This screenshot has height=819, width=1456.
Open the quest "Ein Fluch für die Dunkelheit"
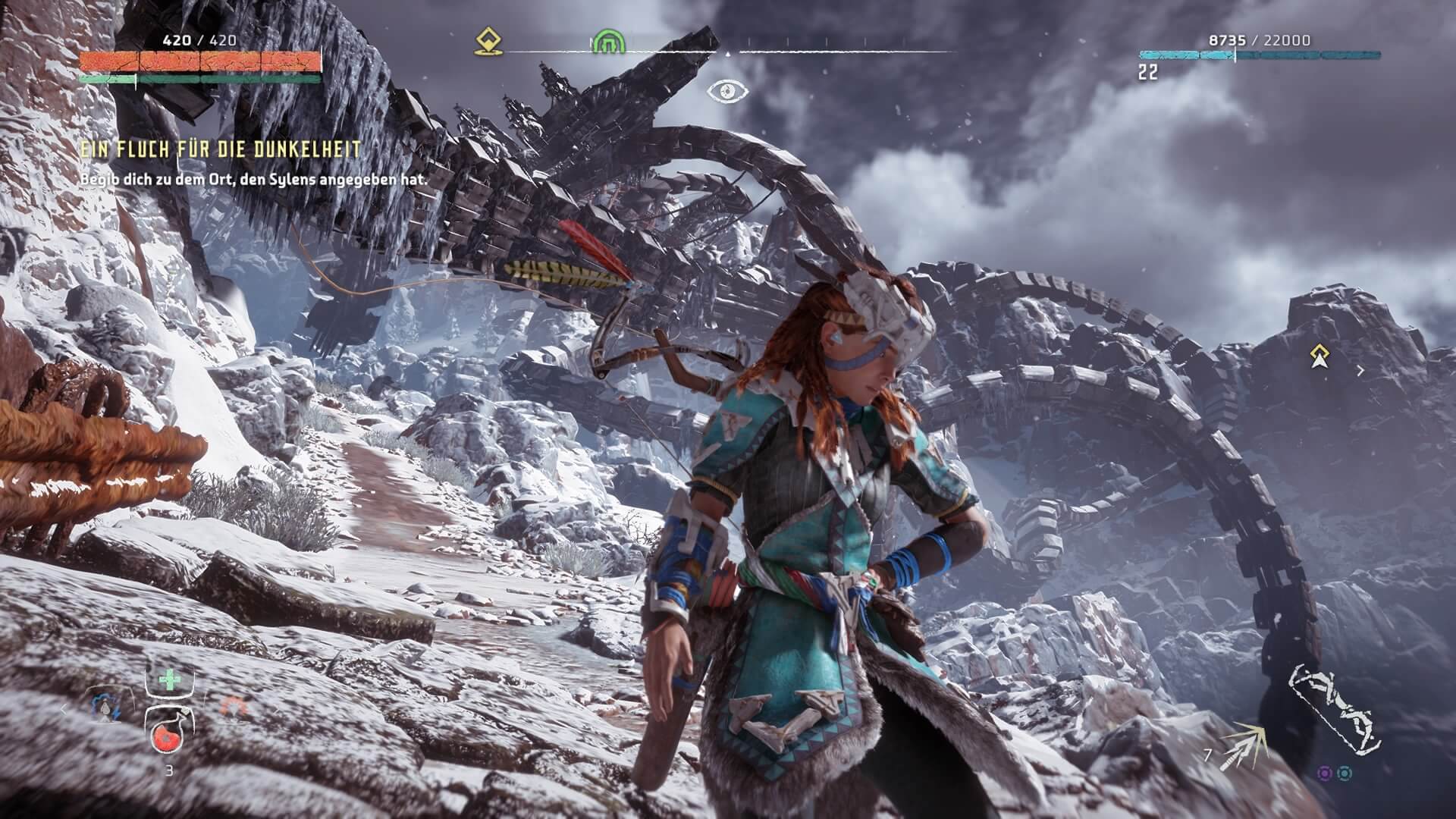coord(221,150)
